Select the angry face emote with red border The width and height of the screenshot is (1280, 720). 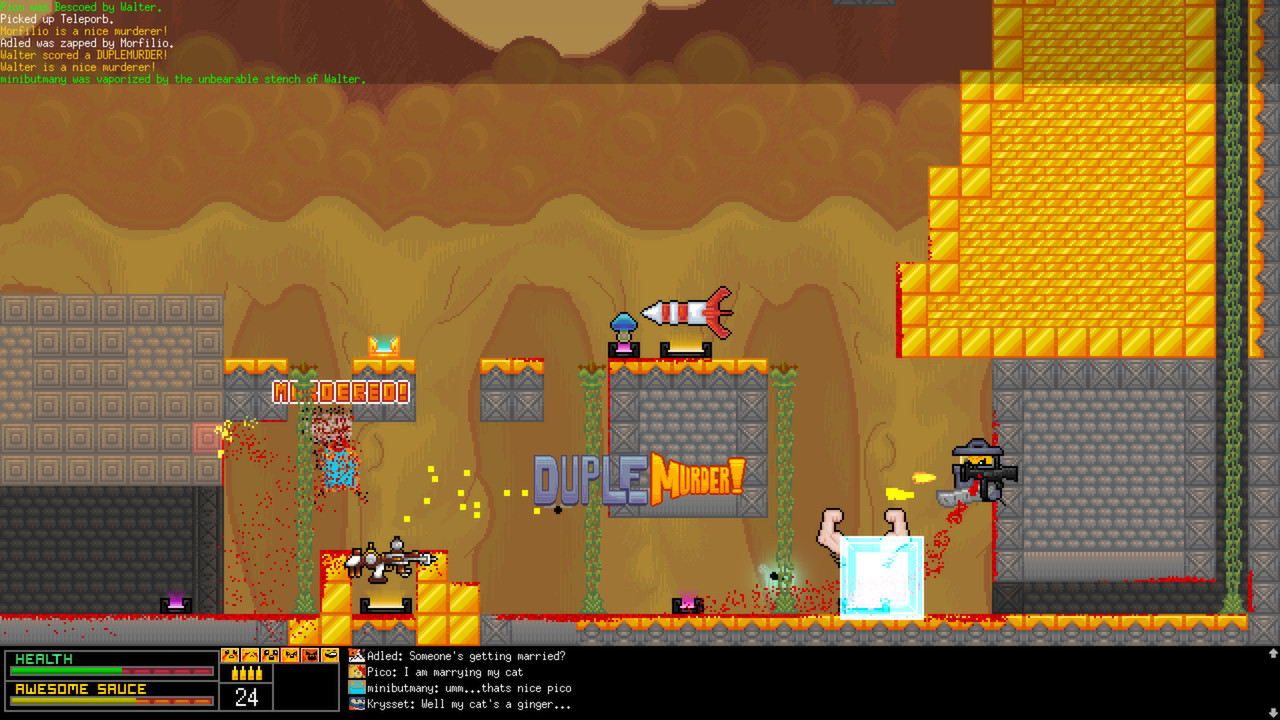point(288,656)
